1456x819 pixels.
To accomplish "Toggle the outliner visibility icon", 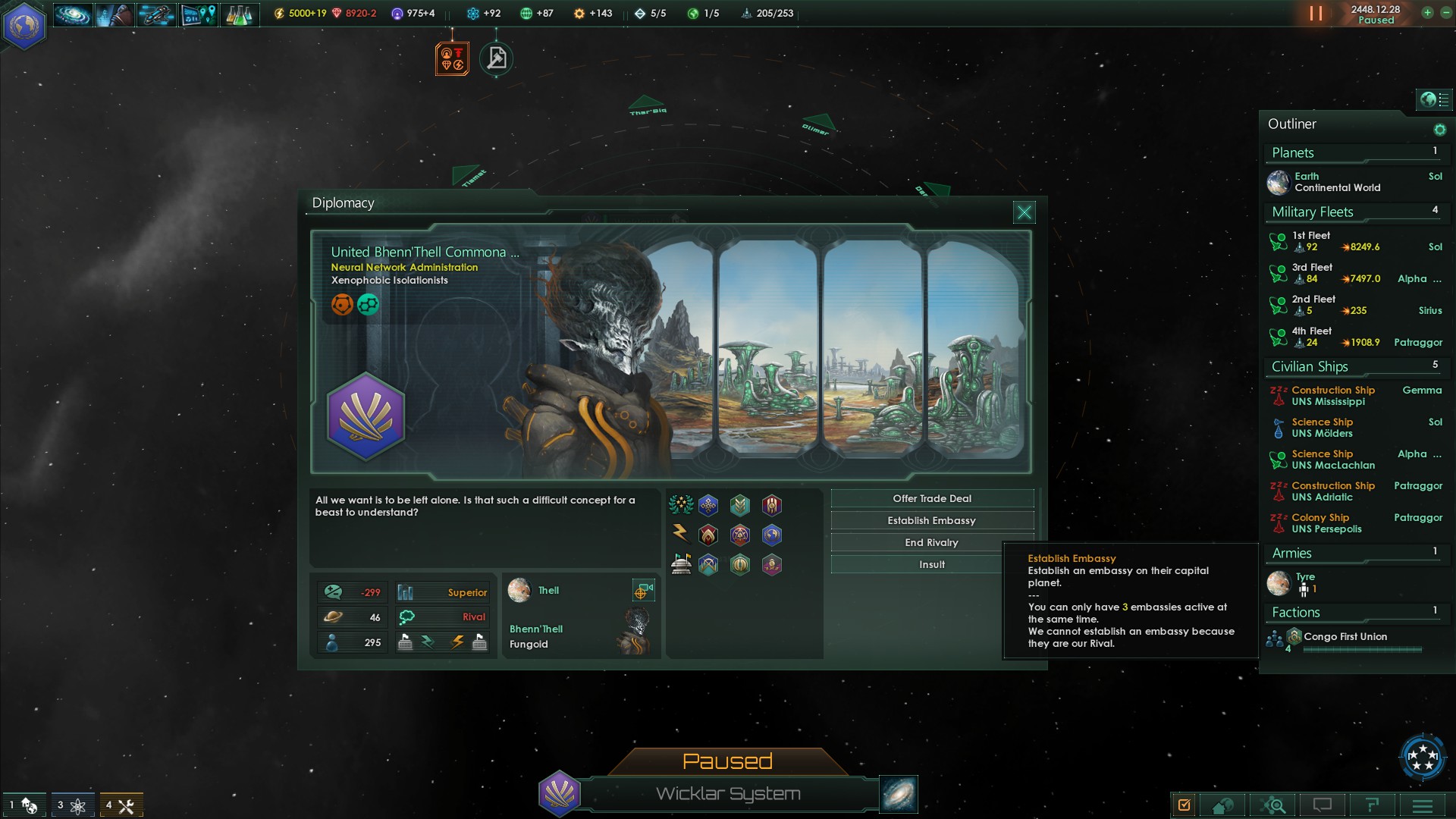I will [x=1434, y=99].
